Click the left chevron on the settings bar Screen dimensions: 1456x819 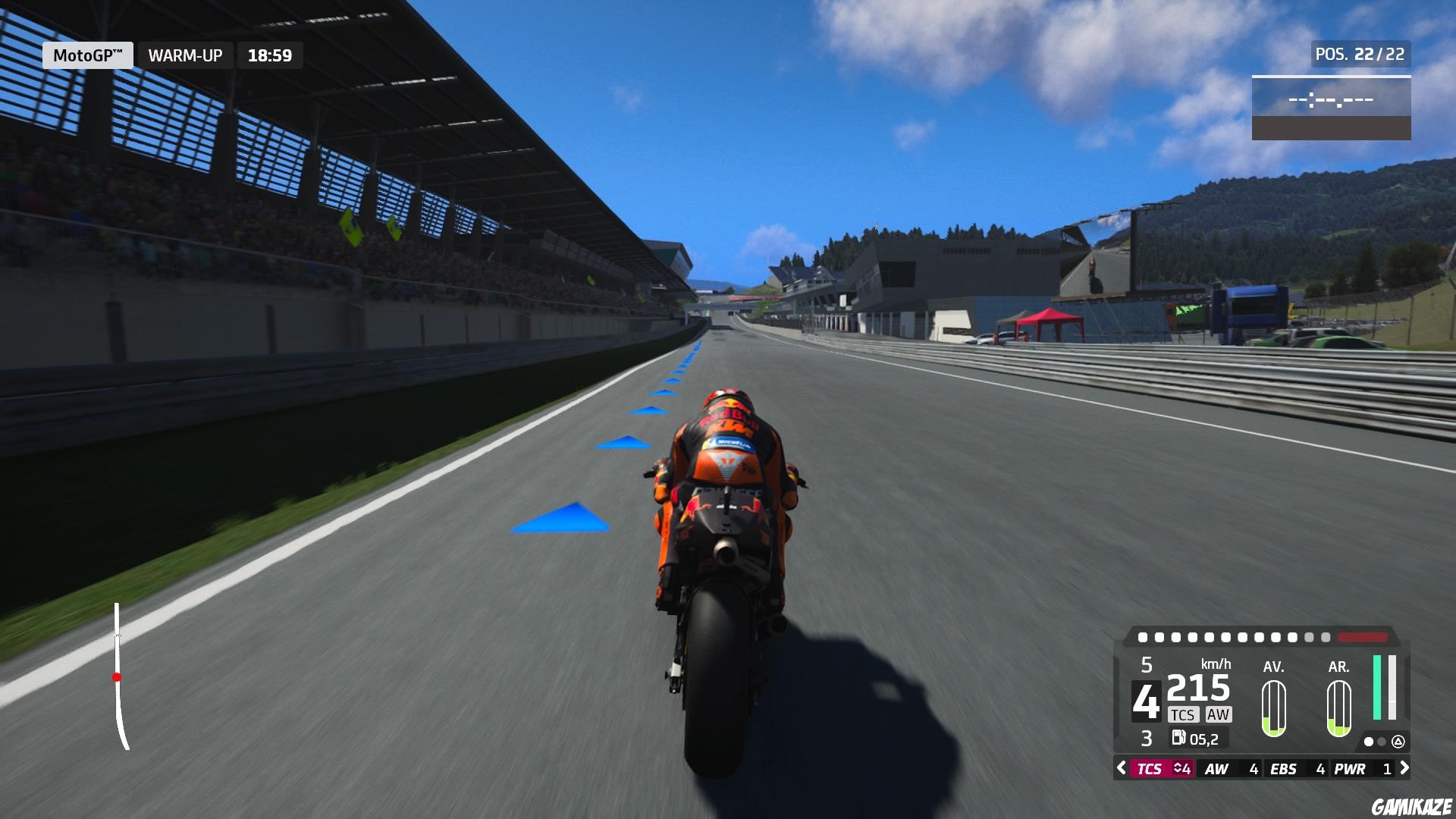(x=1121, y=769)
